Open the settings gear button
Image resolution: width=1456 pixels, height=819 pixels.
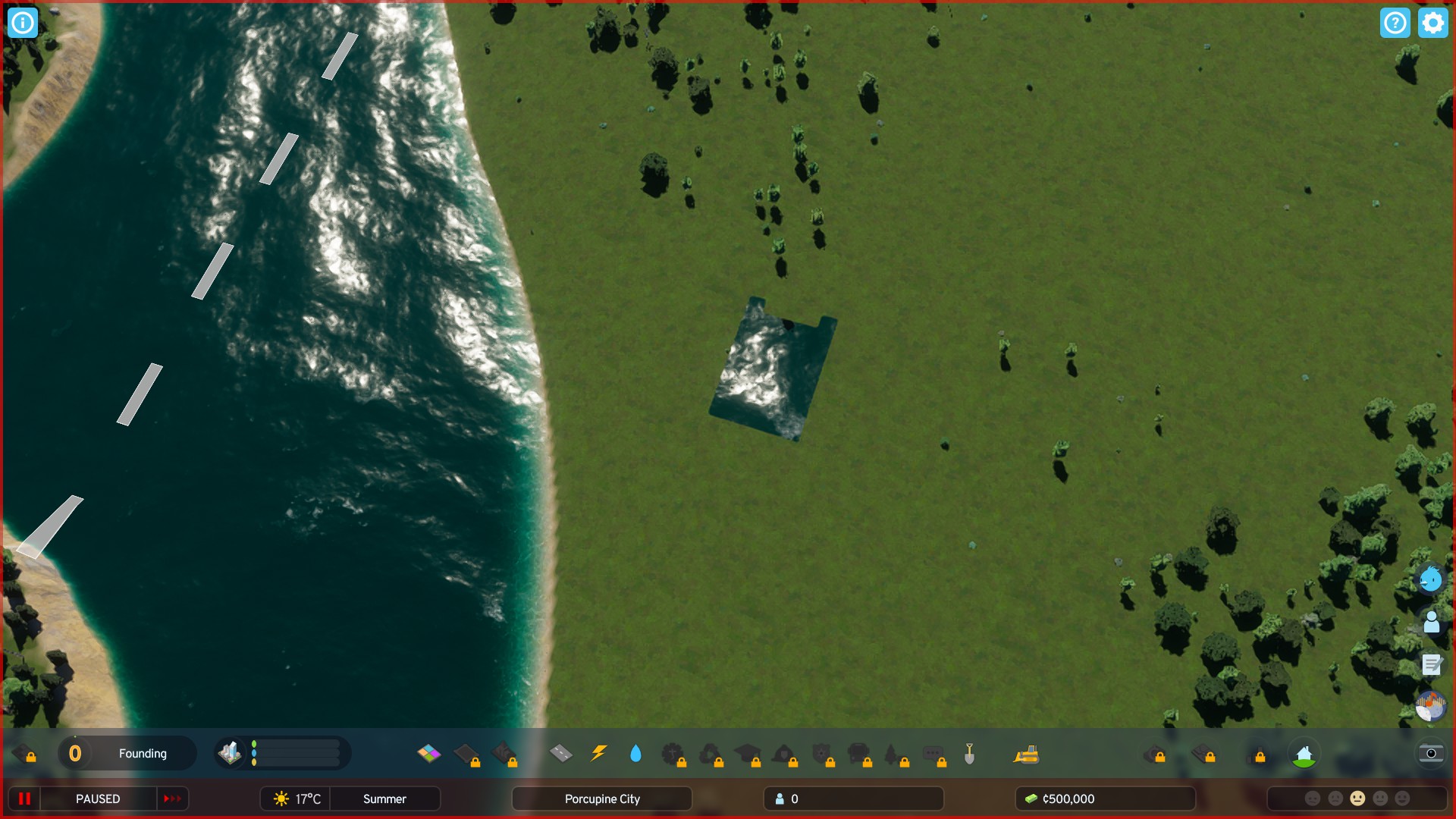coord(1432,23)
